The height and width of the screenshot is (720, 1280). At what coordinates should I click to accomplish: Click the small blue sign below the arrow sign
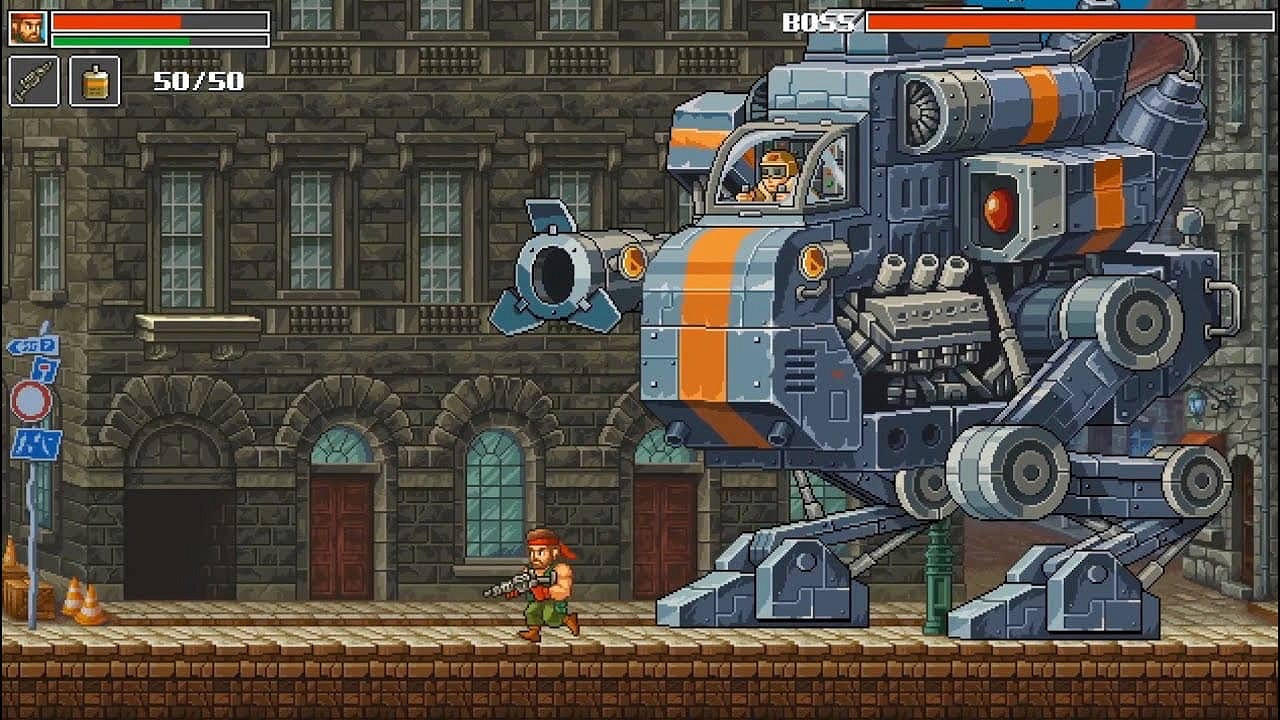point(45,368)
